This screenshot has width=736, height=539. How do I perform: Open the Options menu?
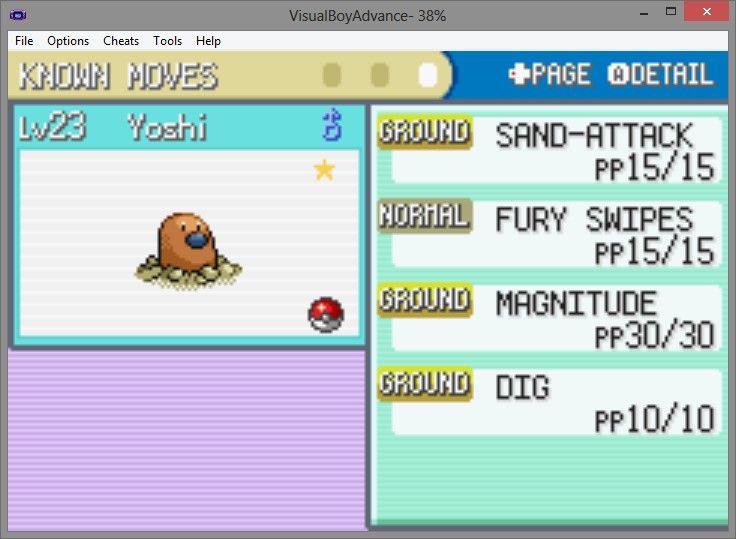pos(68,41)
